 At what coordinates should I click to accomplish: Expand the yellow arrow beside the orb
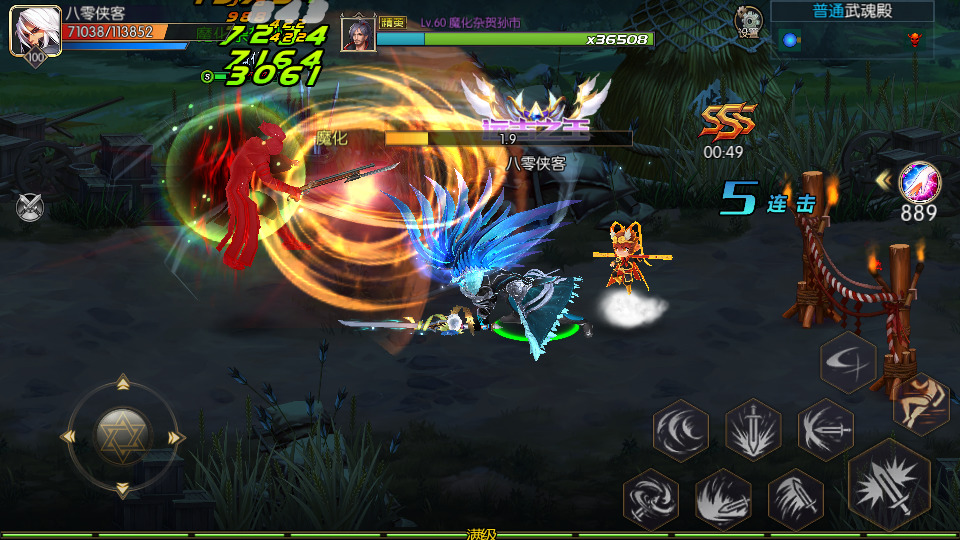pyautogui.click(x=884, y=180)
